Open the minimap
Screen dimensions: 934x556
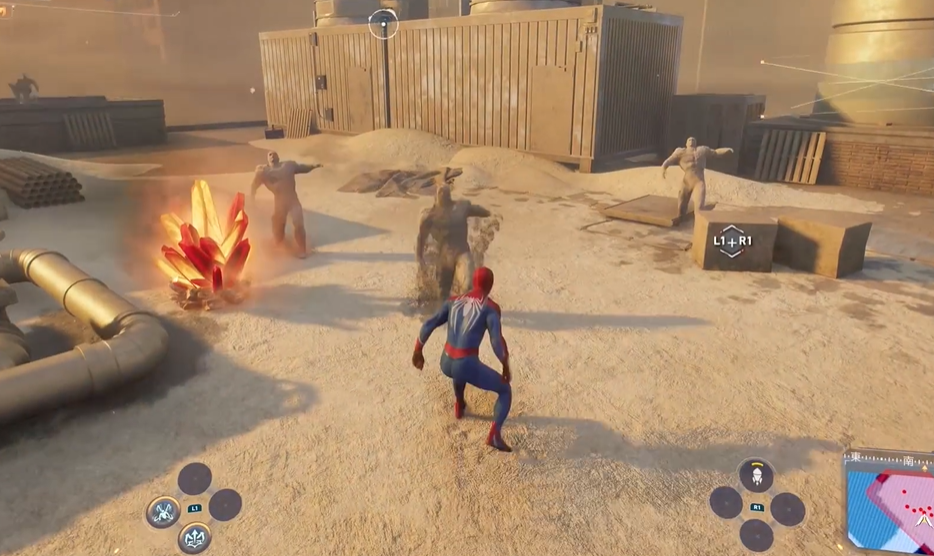(x=889, y=501)
